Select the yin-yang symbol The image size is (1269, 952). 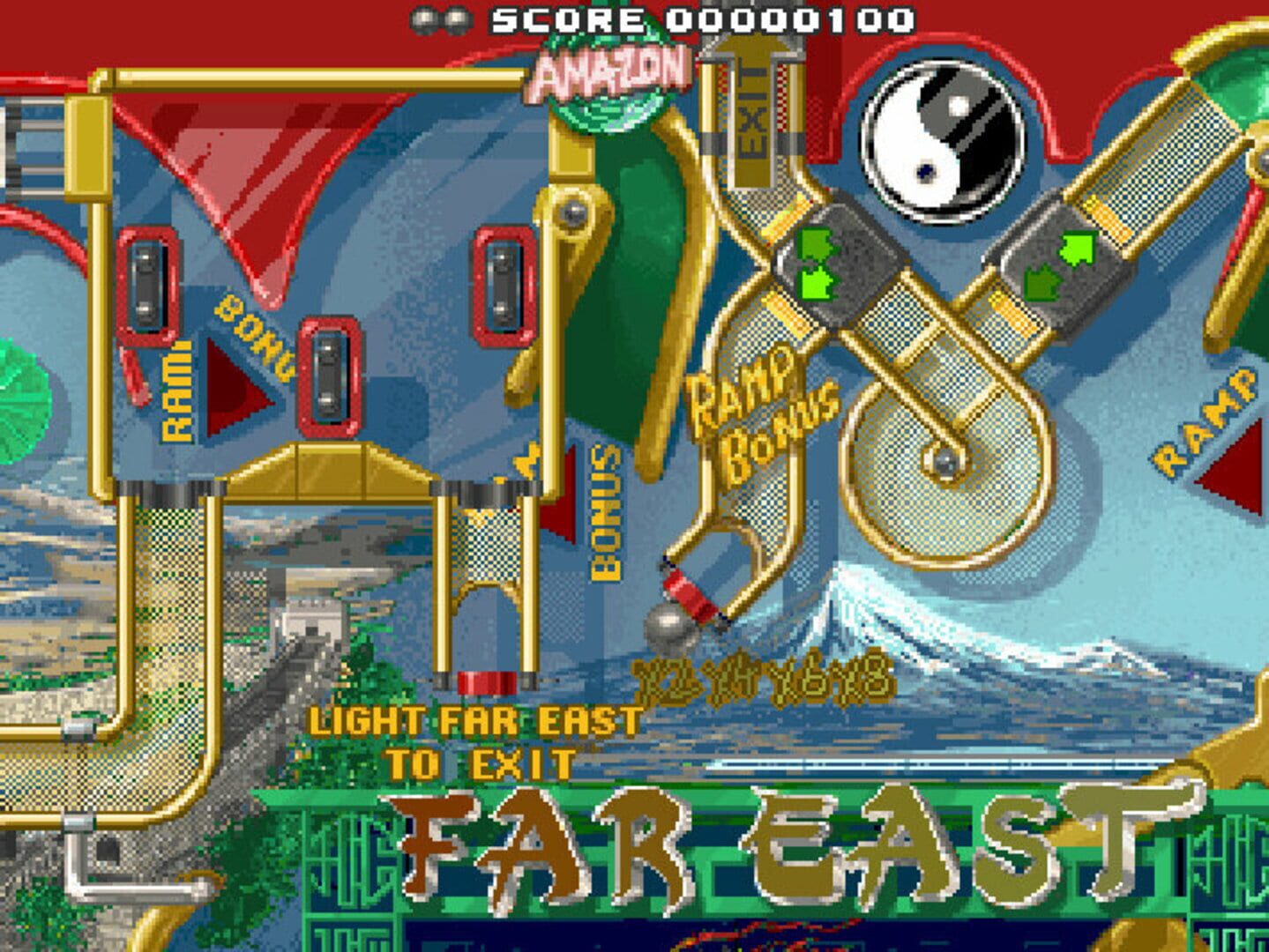click(x=937, y=141)
